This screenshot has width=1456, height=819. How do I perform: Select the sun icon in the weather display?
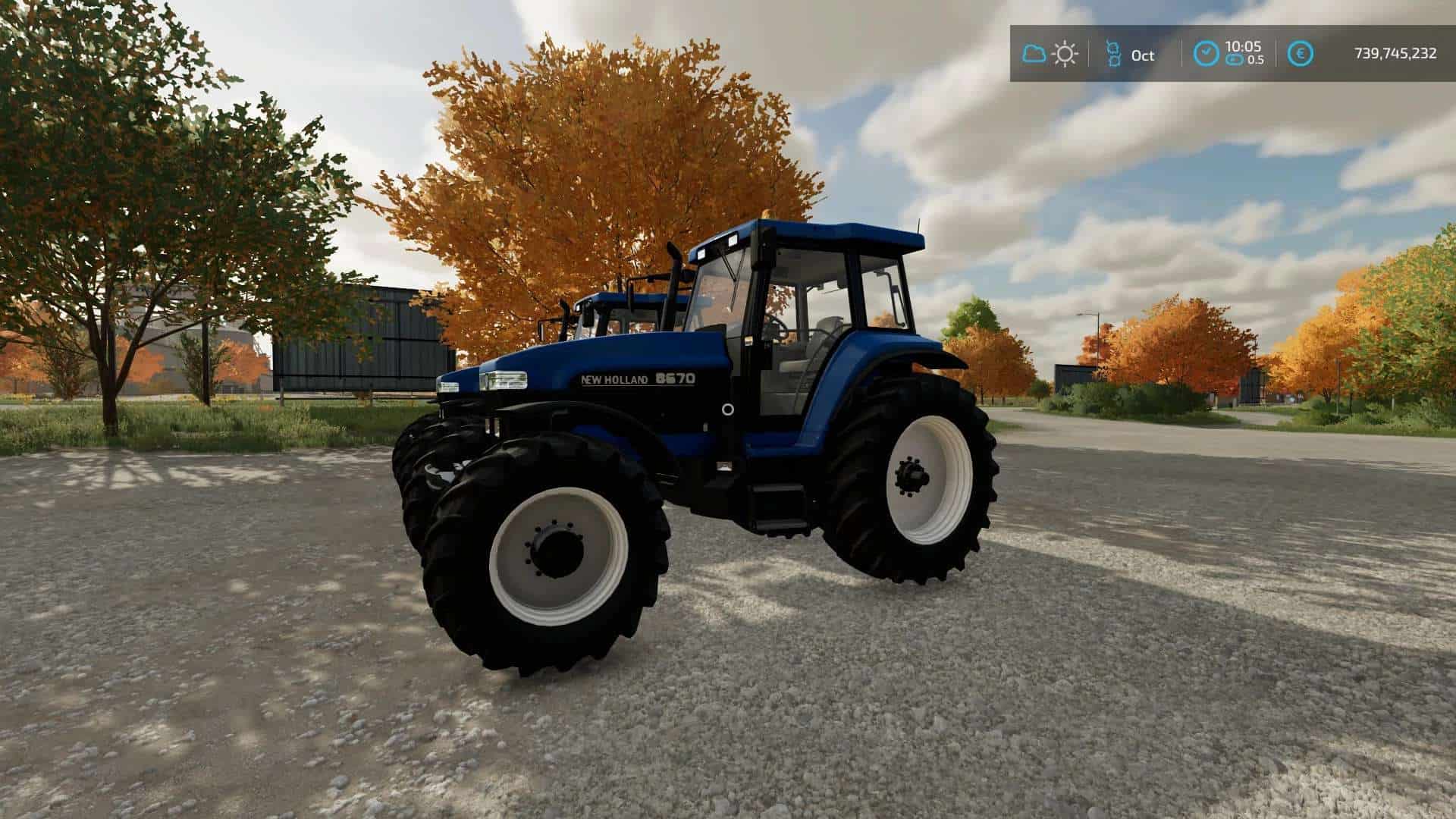coord(1065,54)
